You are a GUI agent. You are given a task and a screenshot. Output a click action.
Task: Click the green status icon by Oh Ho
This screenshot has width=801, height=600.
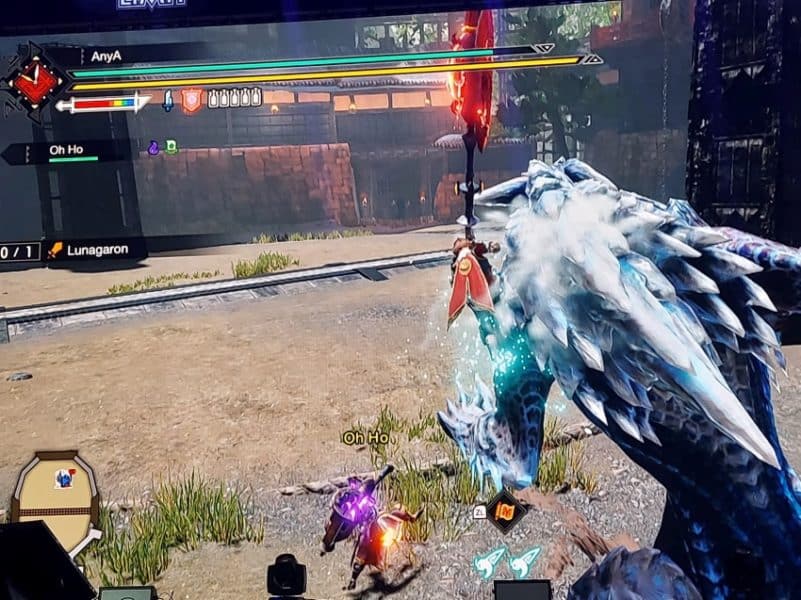pyautogui.click(x=171, y=147)
